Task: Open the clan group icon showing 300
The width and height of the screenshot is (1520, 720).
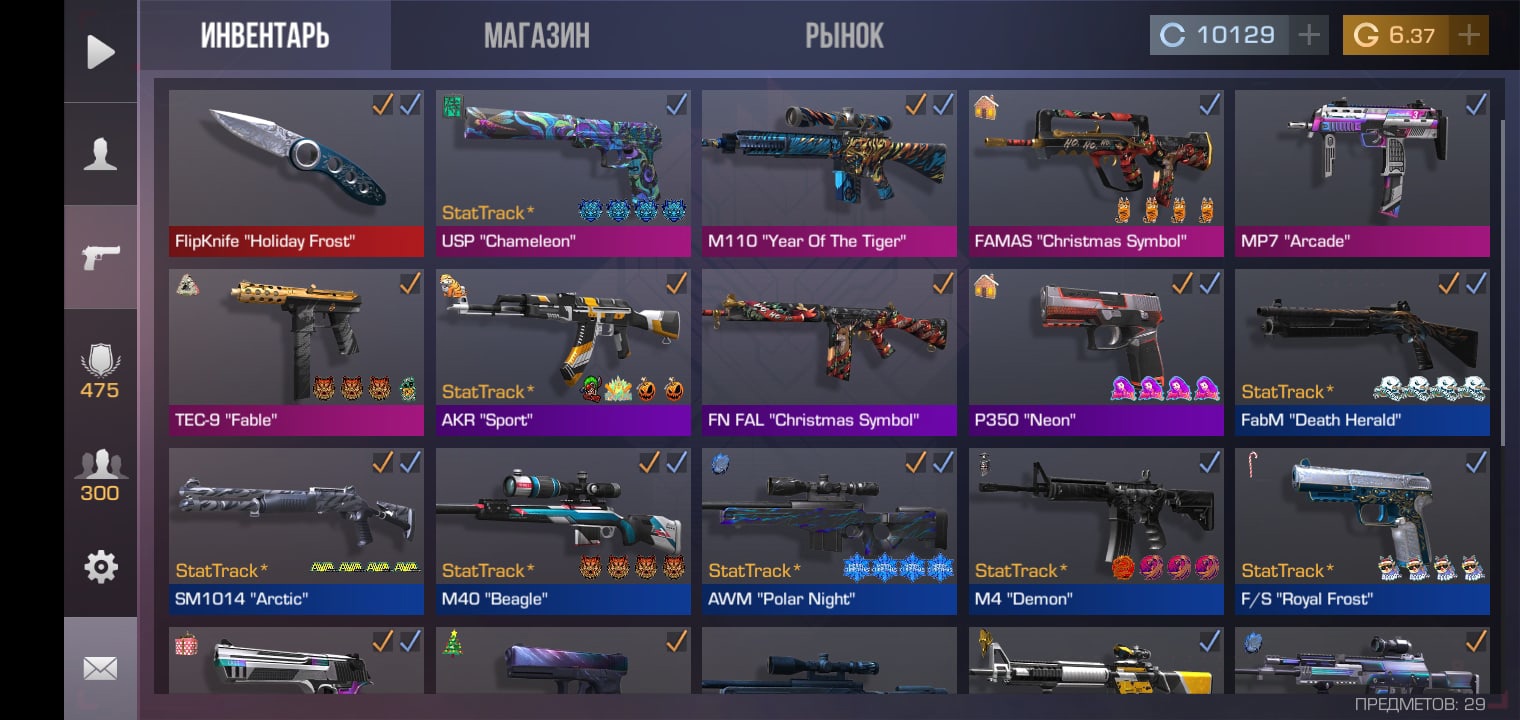Action: tap(100, 476)
